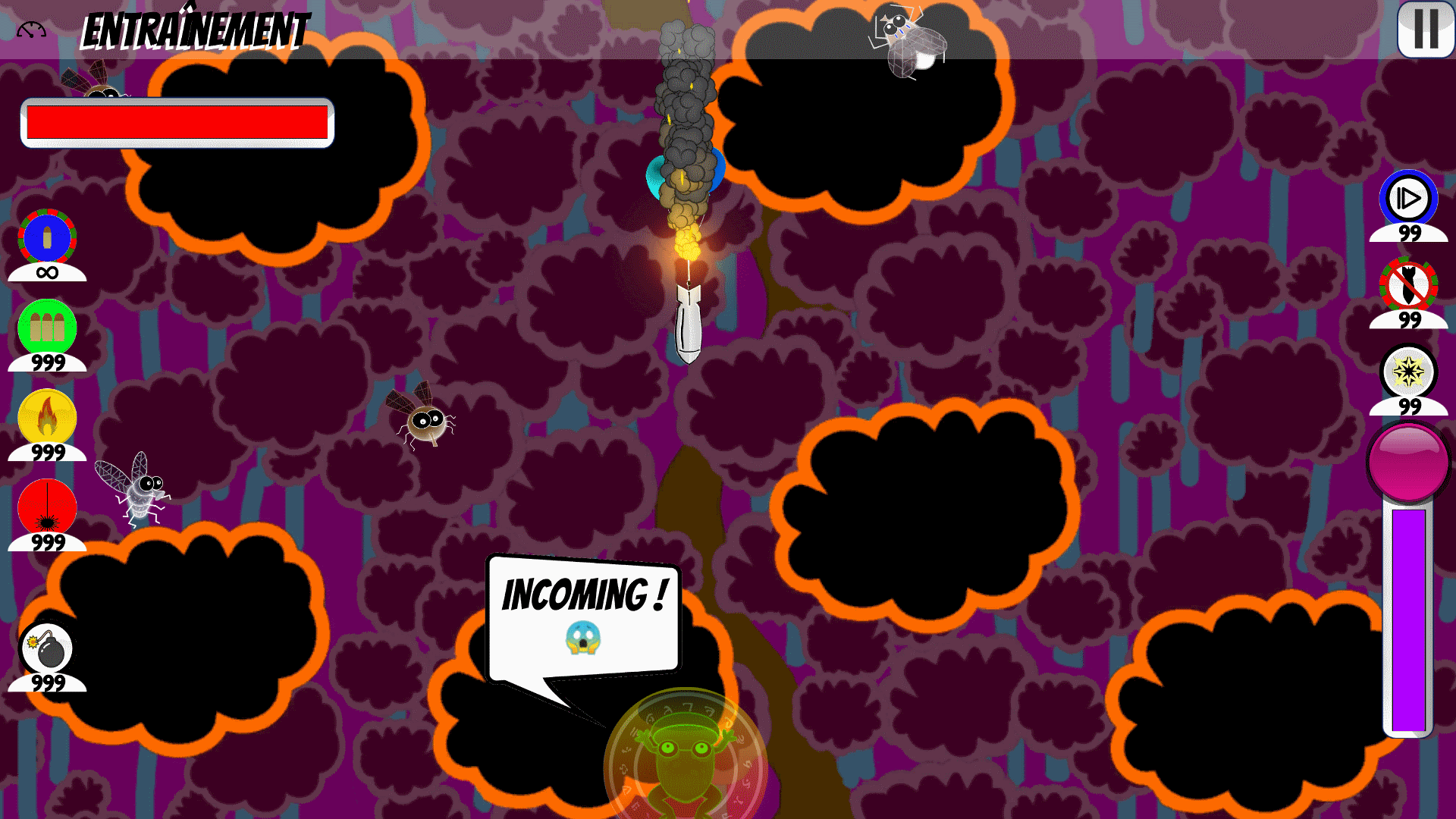Pause the game
The width and height of the screenshot is (1456, 819).
point(1424,32)
